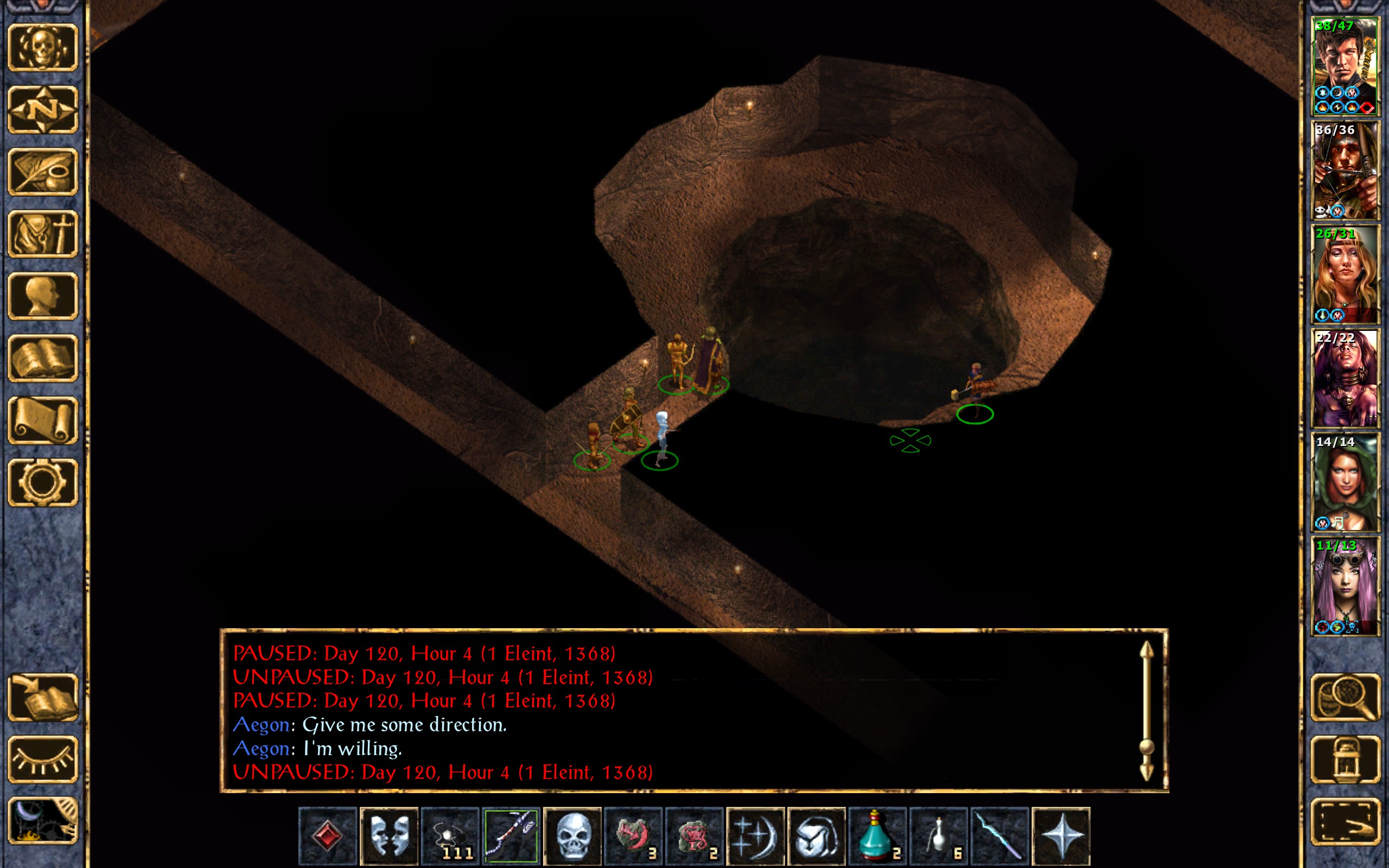The height and width of the screenshot is (868, 1389).
Task: Select the pink-haired portrait with 11/13 HP
Action: click(x=1345, y=585)
